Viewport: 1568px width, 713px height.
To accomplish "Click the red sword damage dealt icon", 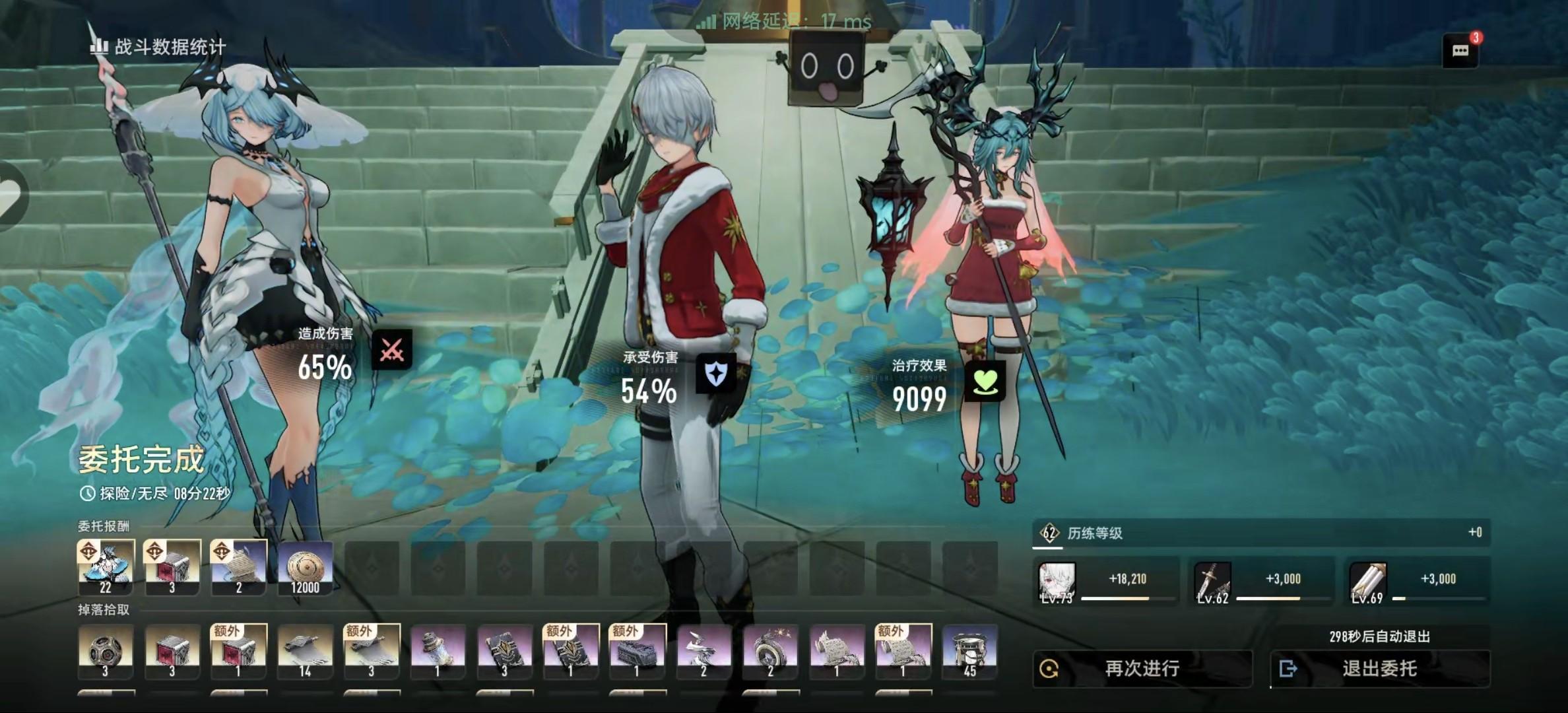I will (x=392, y=349).
